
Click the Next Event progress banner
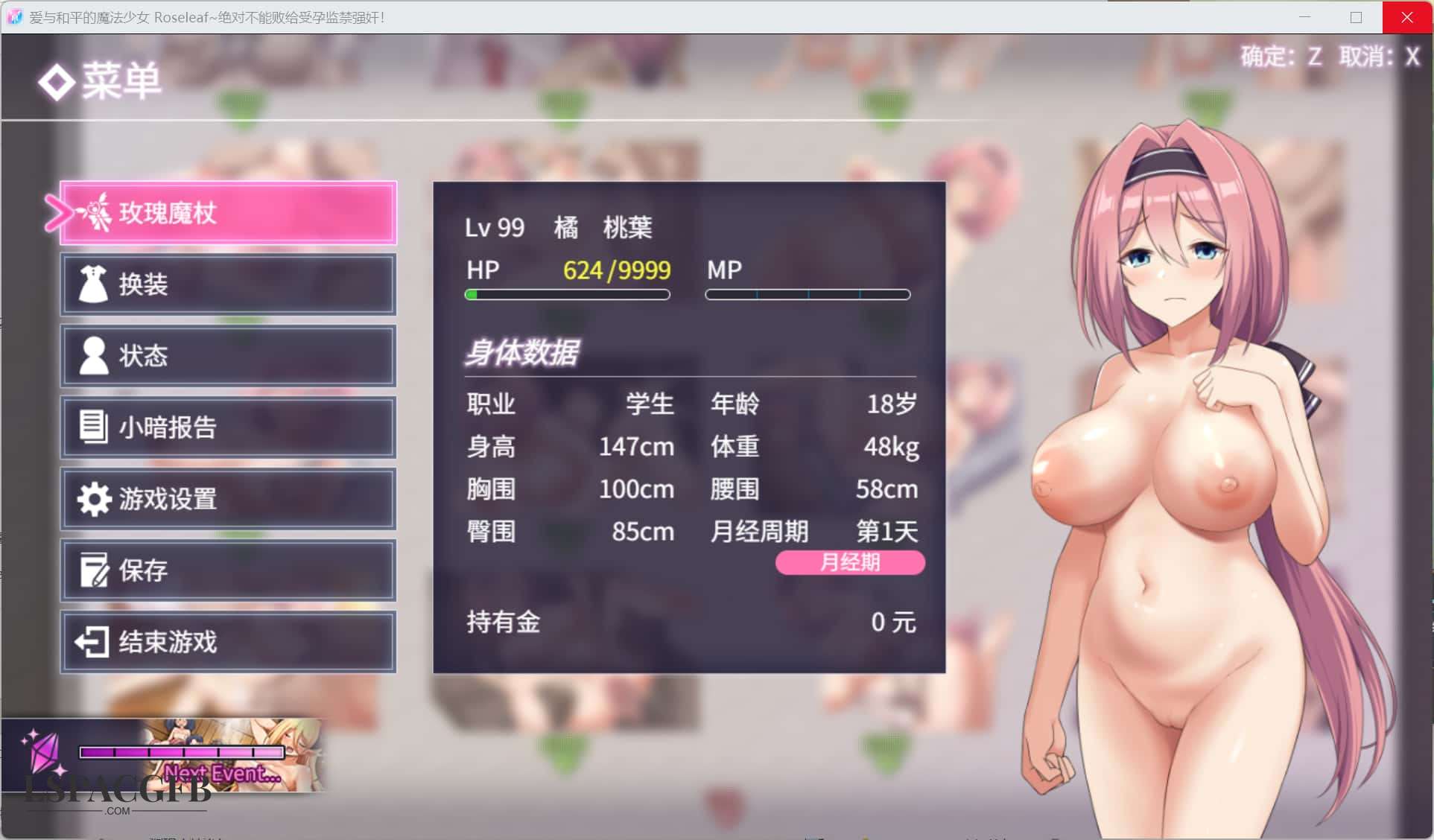201,756
